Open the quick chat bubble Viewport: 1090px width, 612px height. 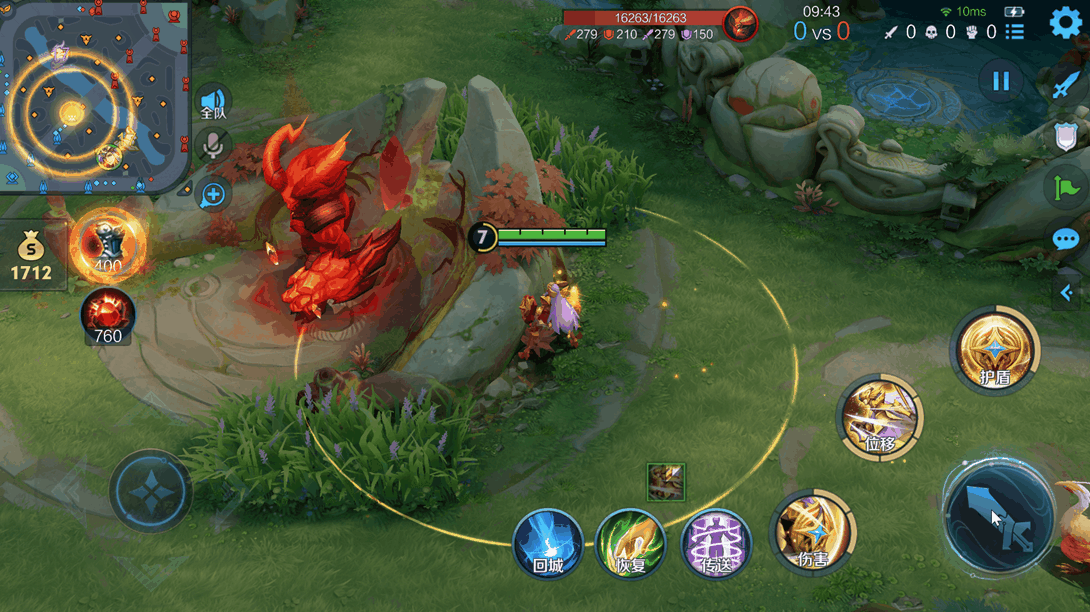pyautogui.click(x=1066, y=240)
